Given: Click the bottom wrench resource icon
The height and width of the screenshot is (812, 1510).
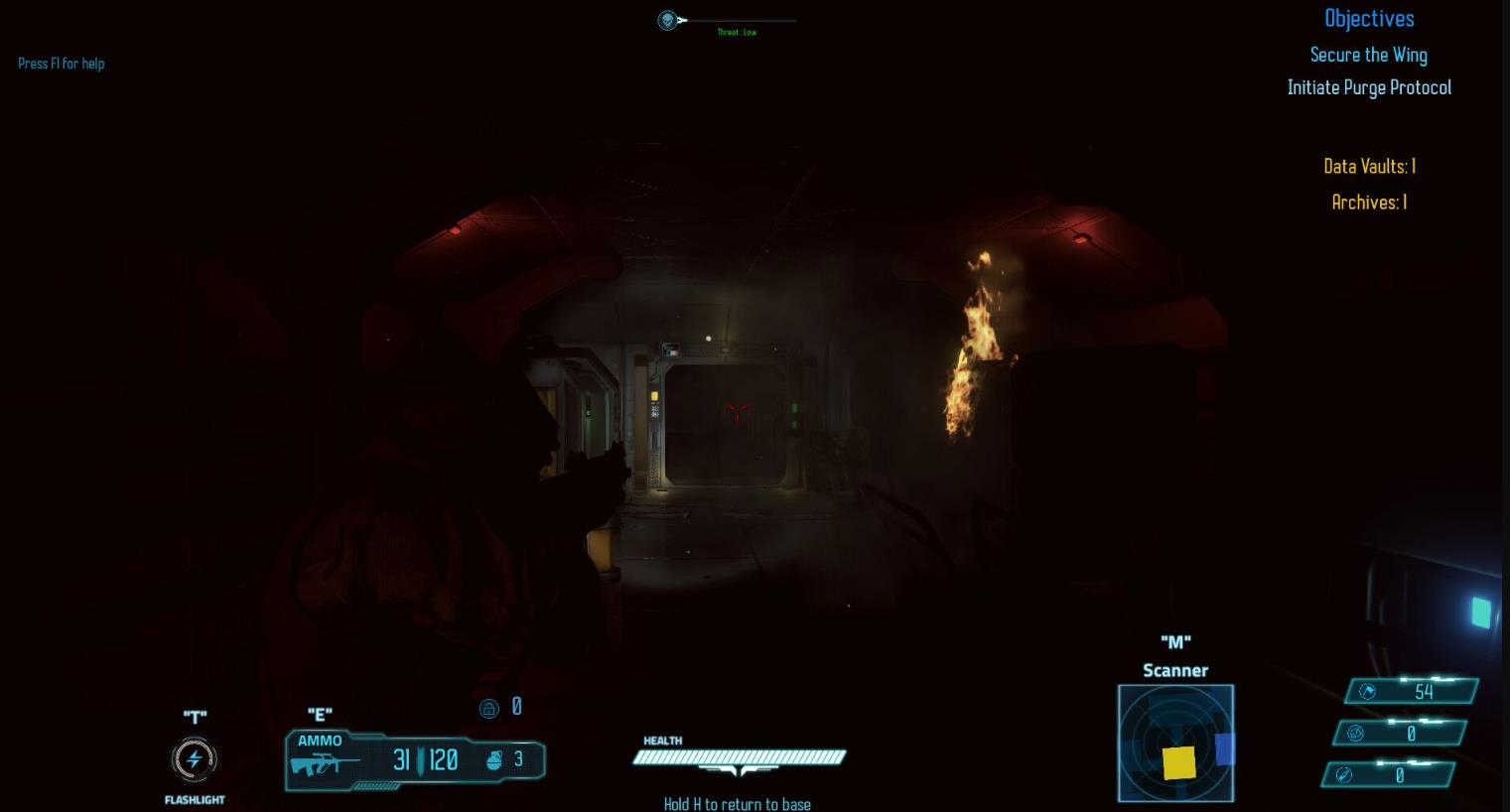Looking at the screenshot, I should click(1344, 775).
